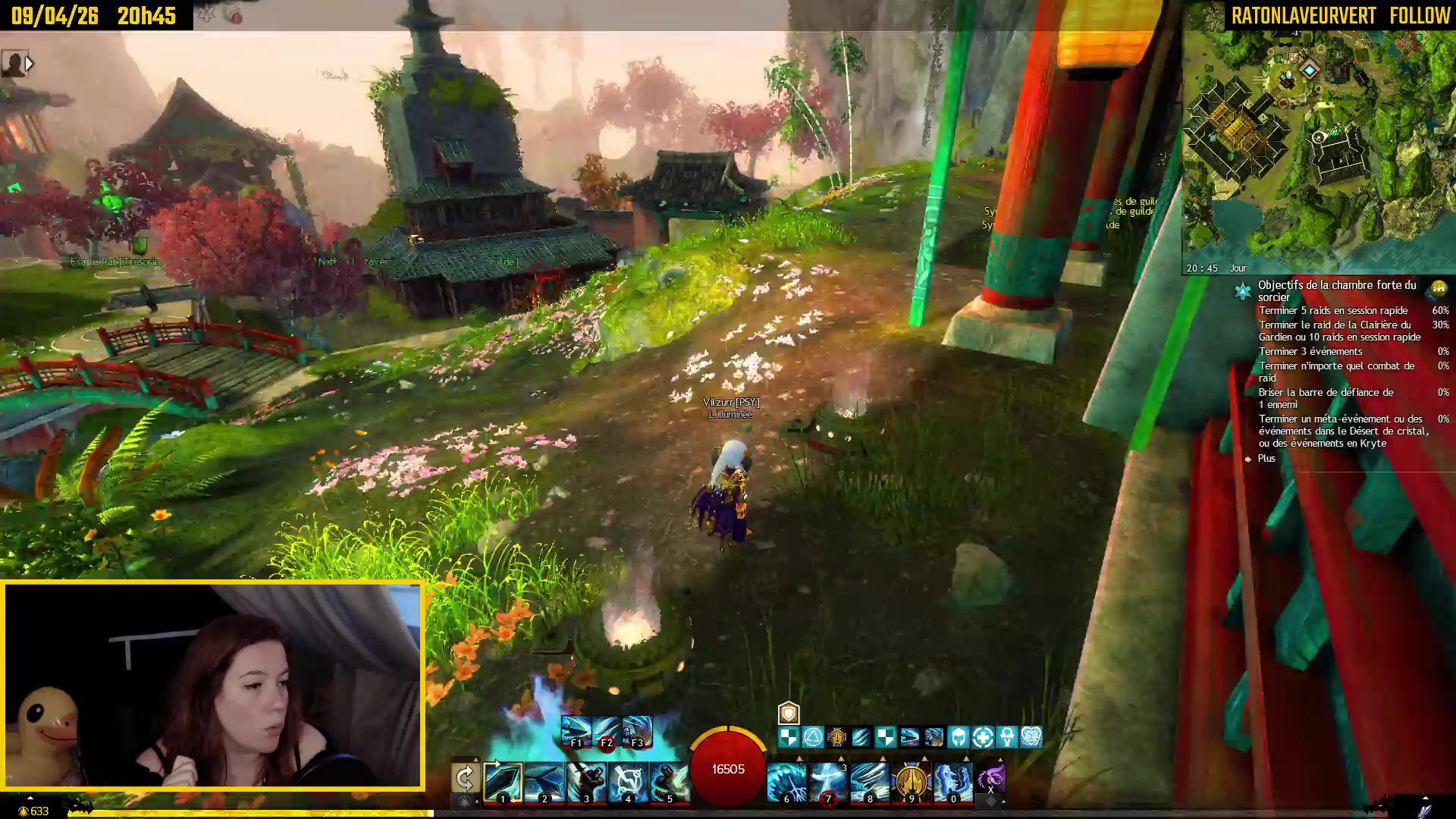The image size is (1456, 819).
Task: Use the golden trident skill in slot 9
Action: pyautogui.click(x=911, y=782)
